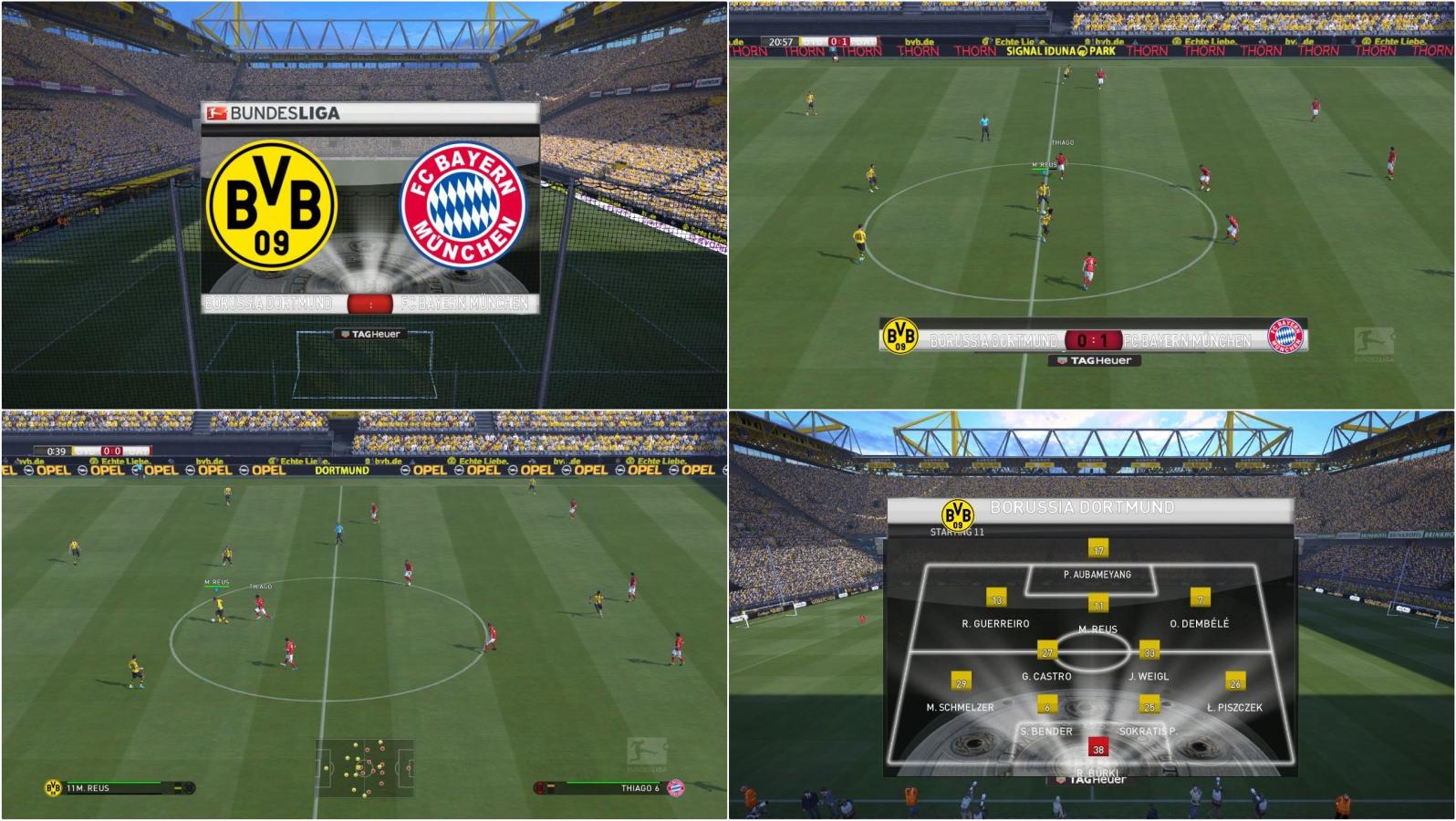Screen dimensions: 1456x821
Task: Click the FC Bayern München name on the scoreboard
Action: tap(1186, 339)
